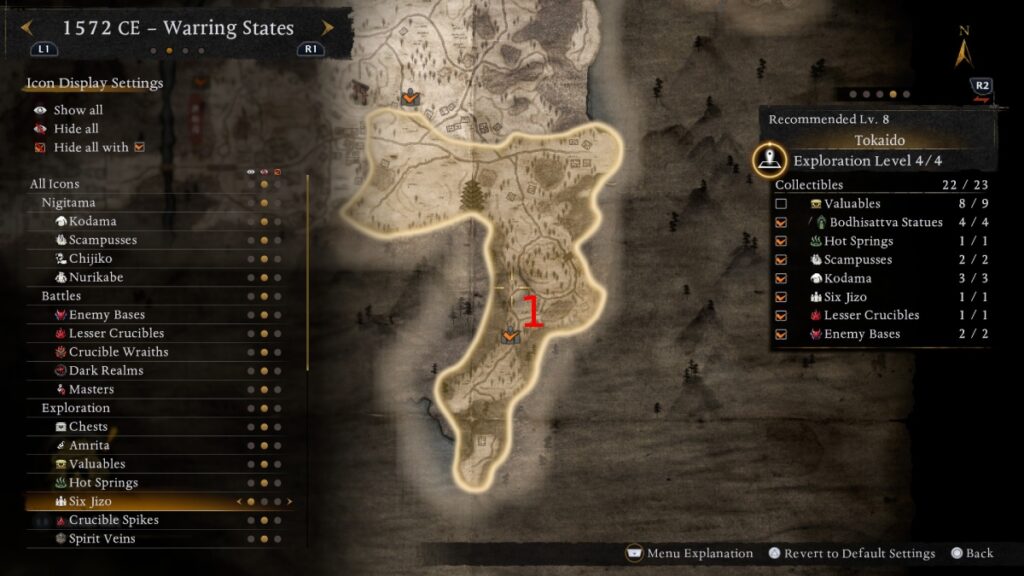Select the shrine marker beside the red 1
Viewport: 1024px width, 576px height.
coord(510,336)
